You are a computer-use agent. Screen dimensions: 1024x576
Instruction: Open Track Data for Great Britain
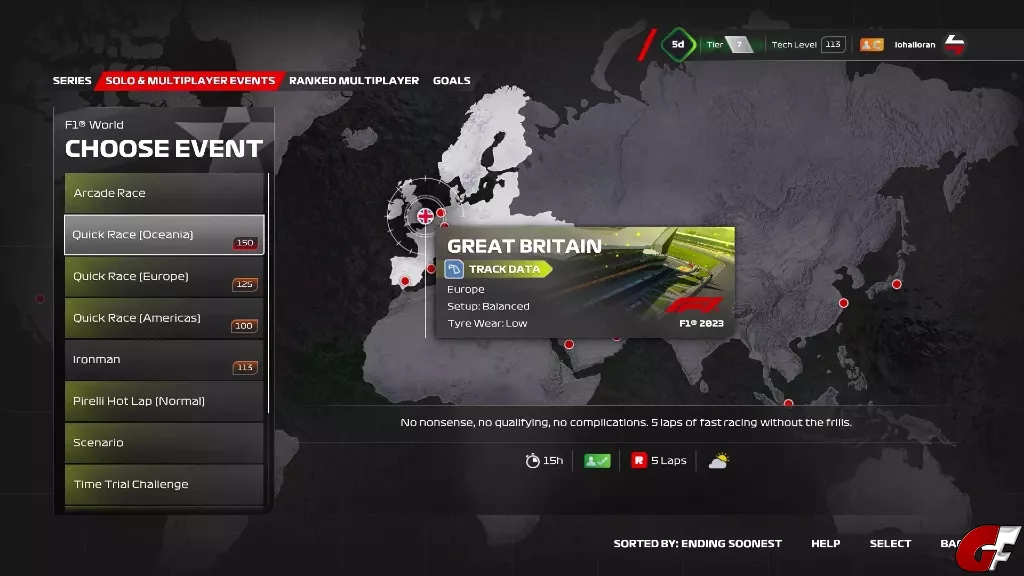(497, 269)
